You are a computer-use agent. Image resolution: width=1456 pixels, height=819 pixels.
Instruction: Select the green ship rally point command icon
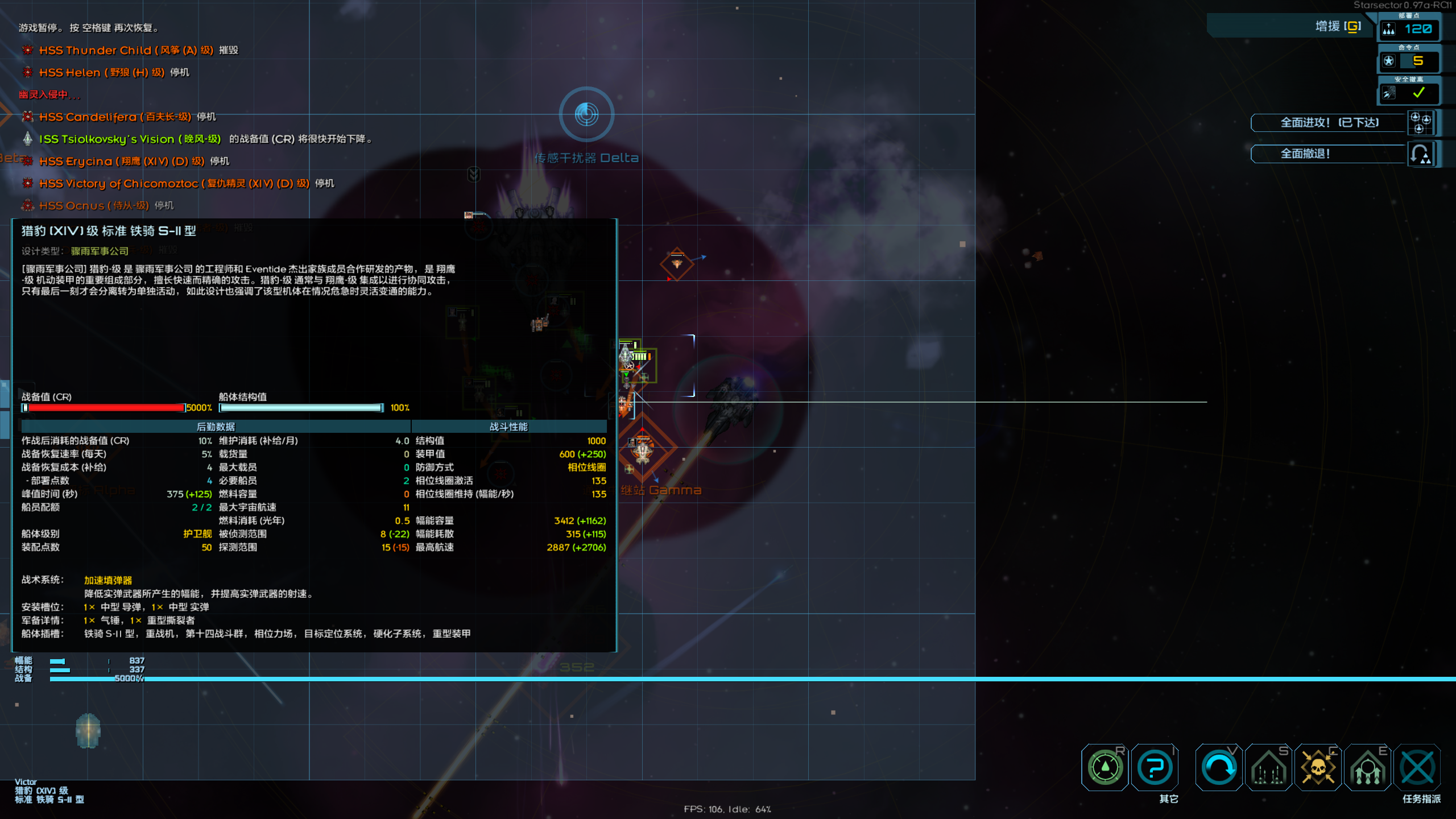click(1105, 768)
